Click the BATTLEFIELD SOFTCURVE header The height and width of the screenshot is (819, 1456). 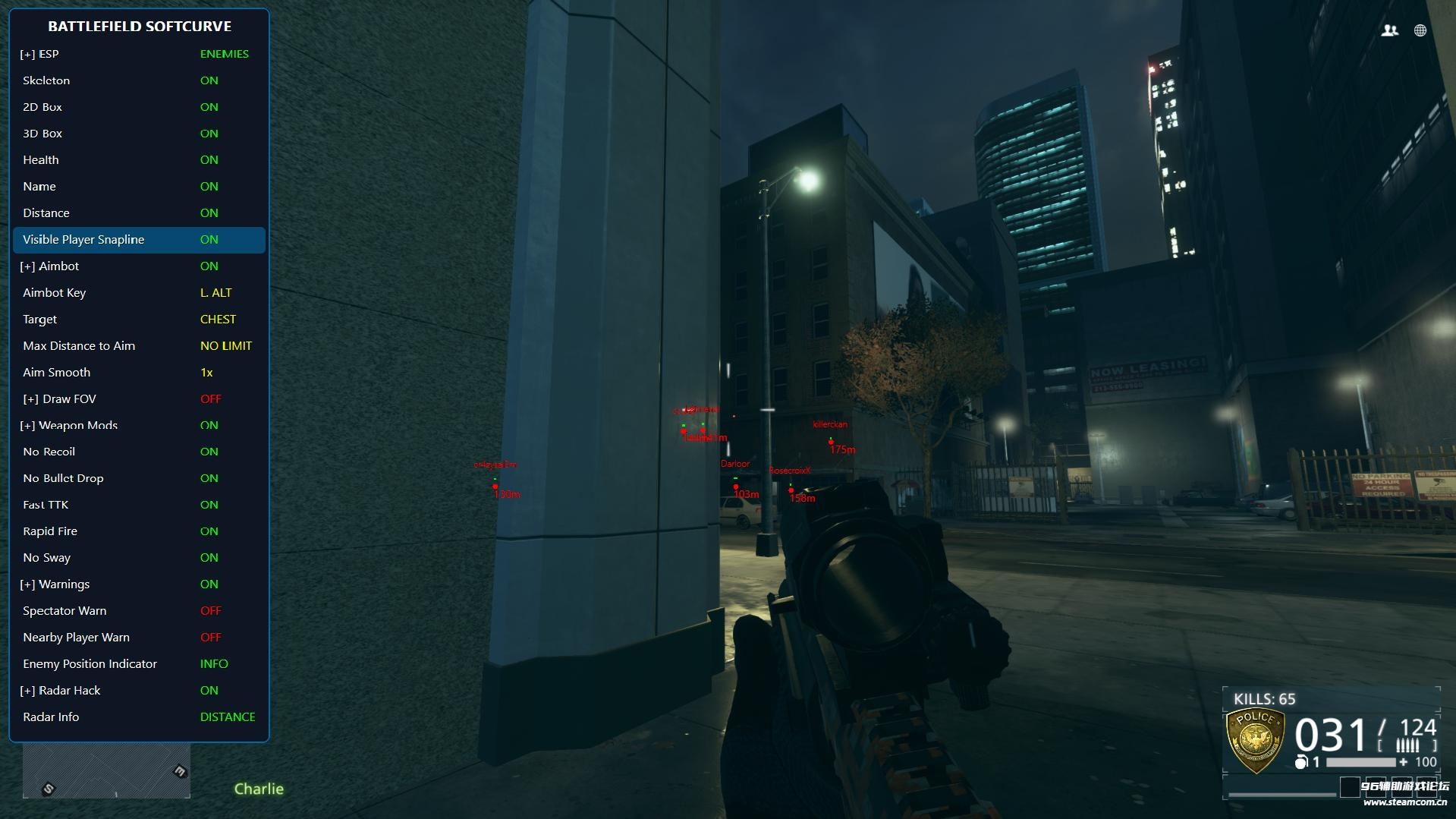[139, 26]
